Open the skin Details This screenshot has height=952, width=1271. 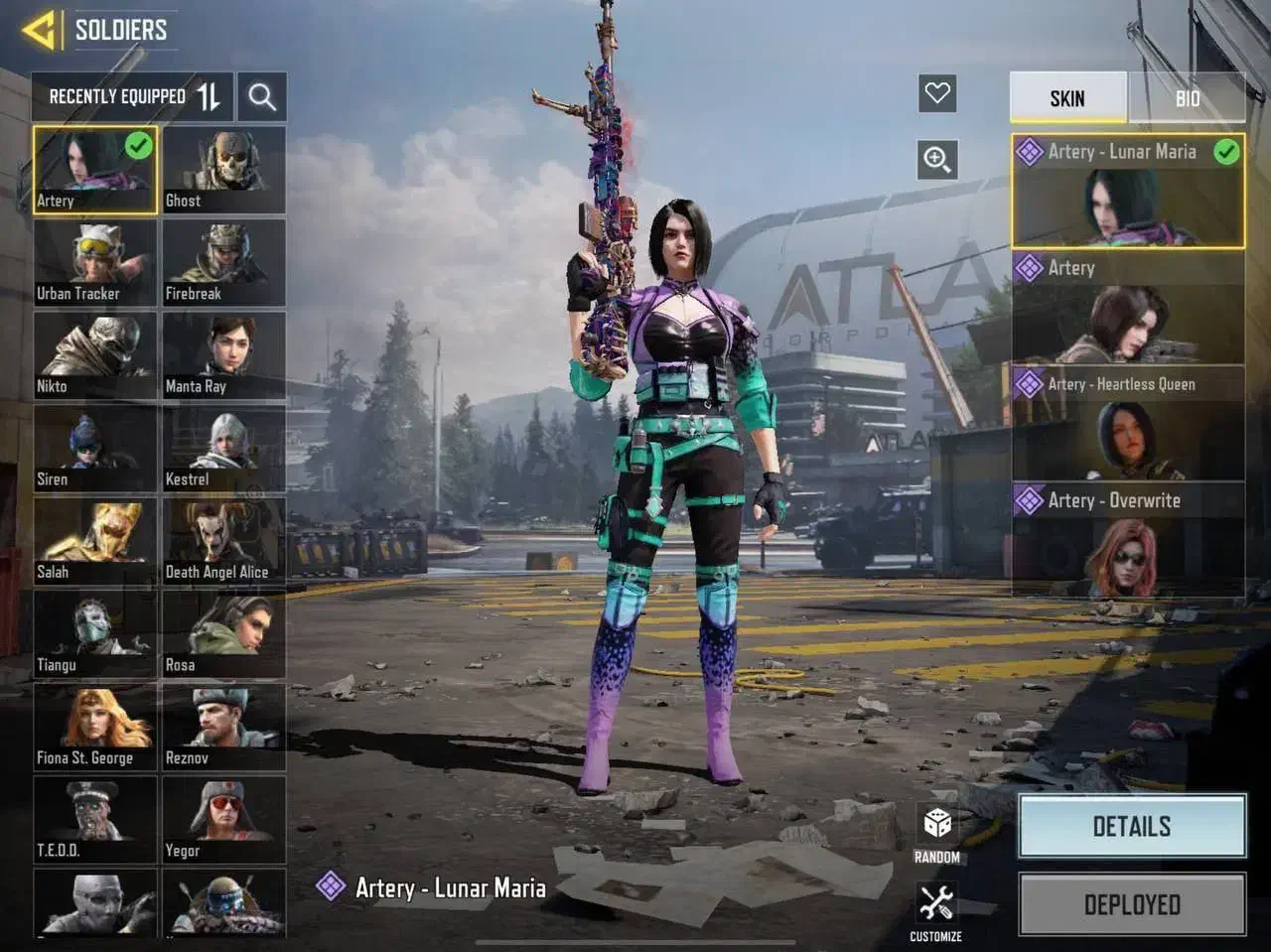[1132, 826]
